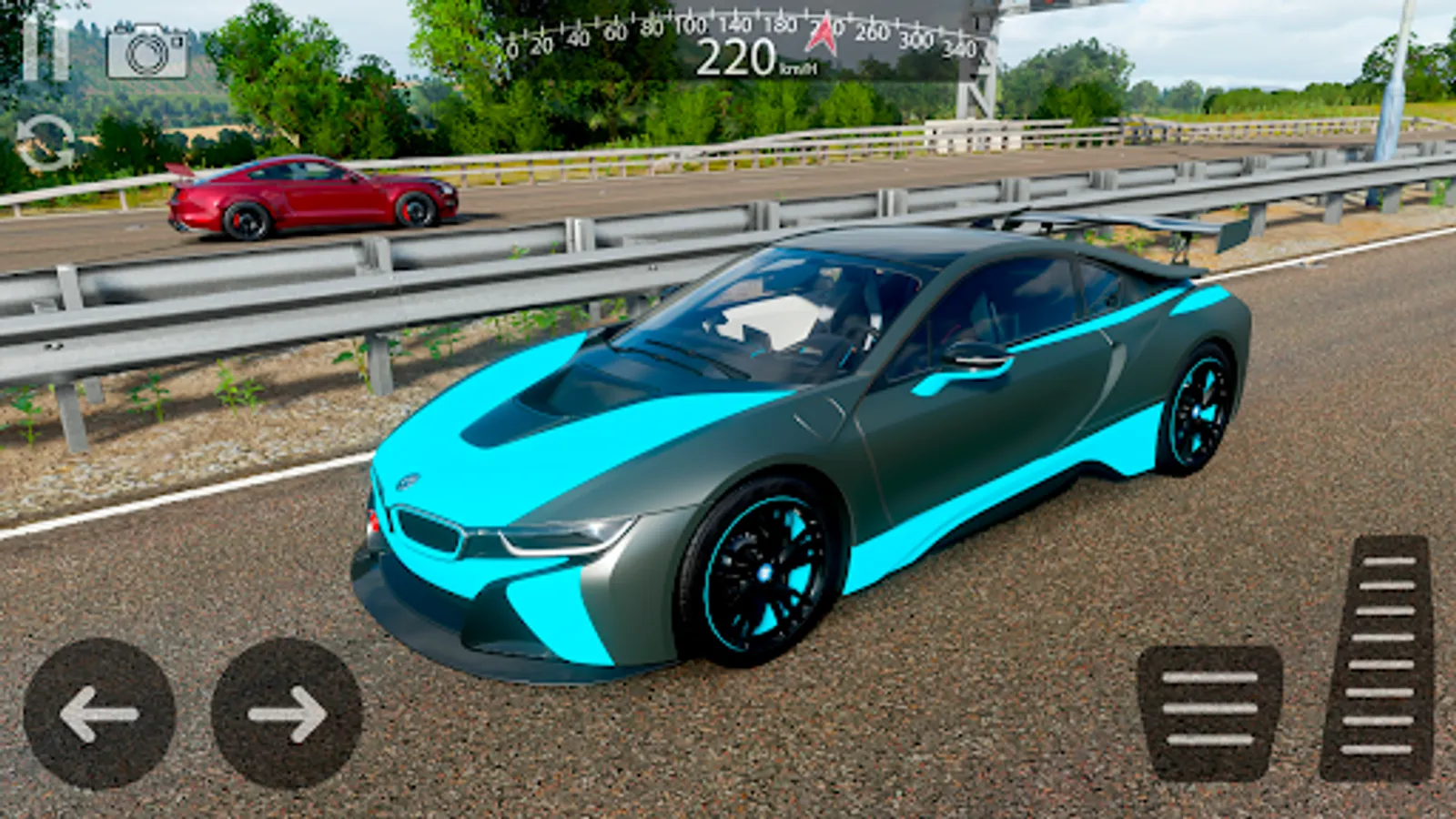Steer left with the left arrow button
1456x819 pixels.
(99, 713)
